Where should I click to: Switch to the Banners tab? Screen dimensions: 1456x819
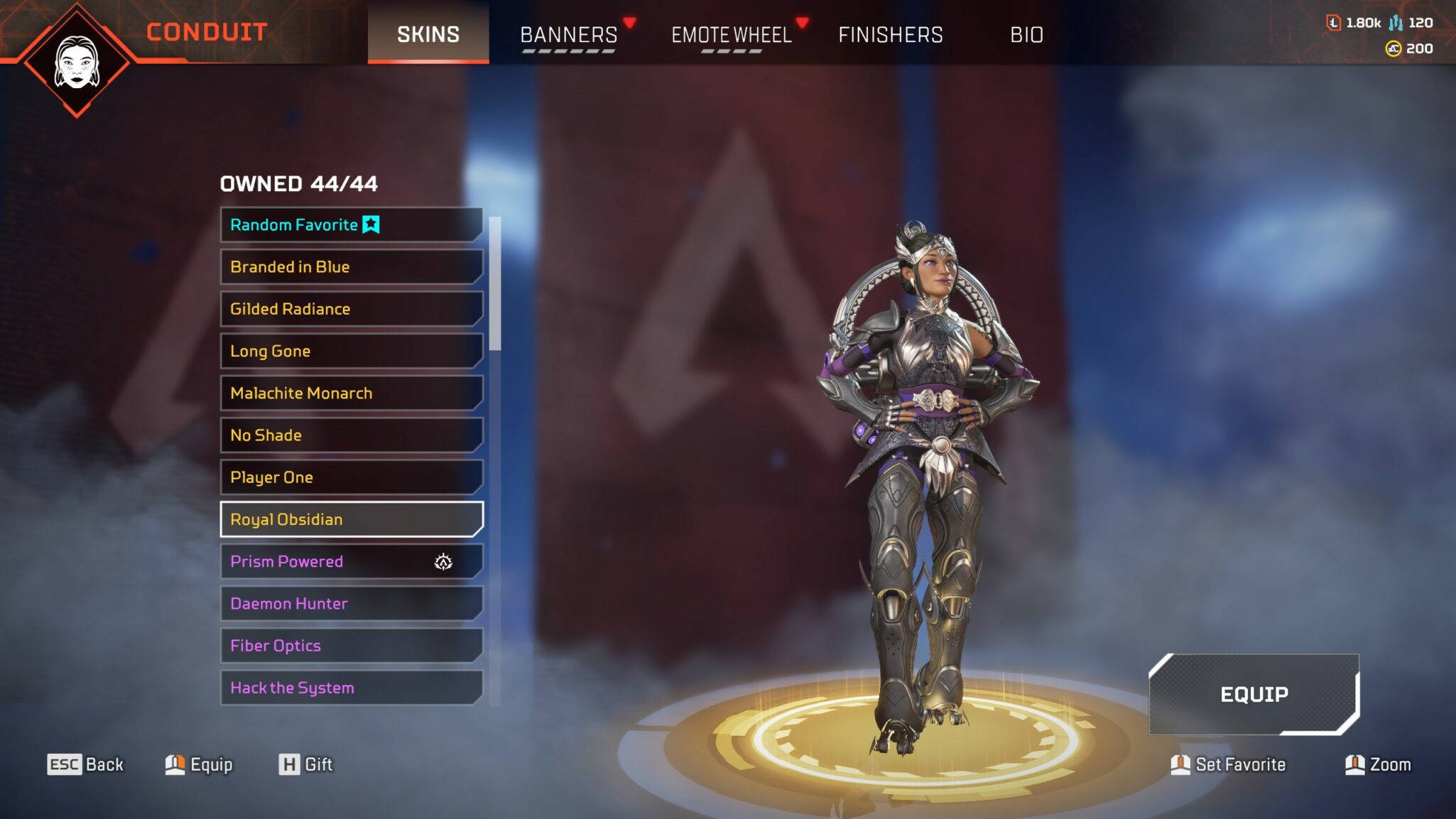(x=569, y=35)
